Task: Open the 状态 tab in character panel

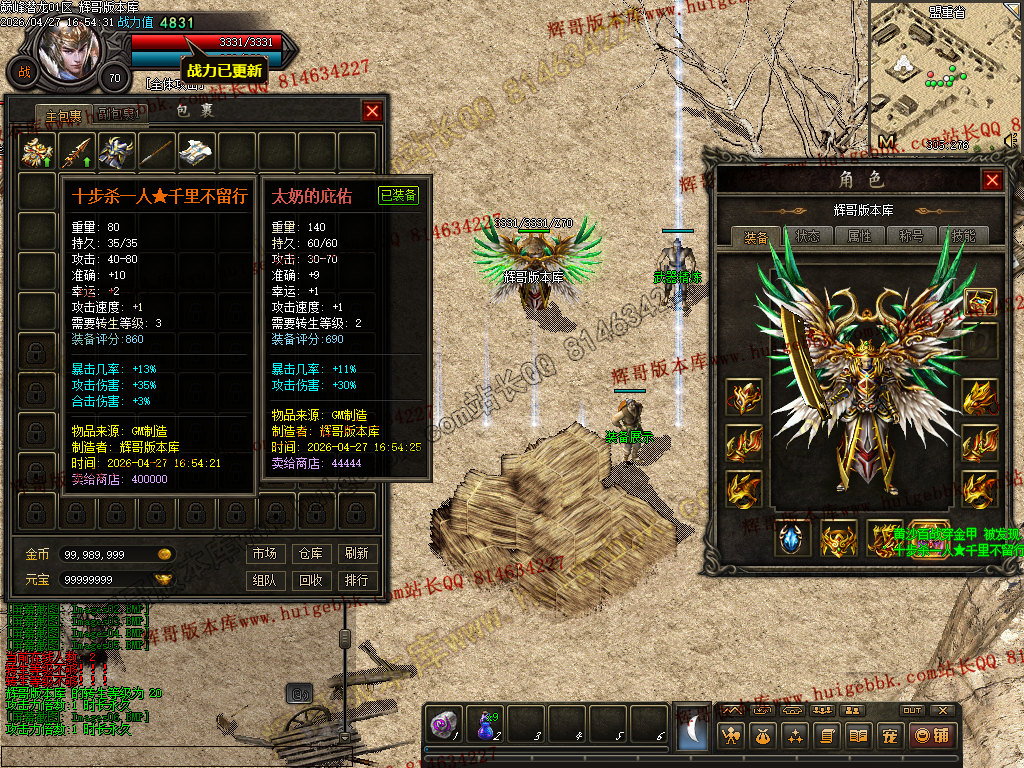Action: click(807, 236)
